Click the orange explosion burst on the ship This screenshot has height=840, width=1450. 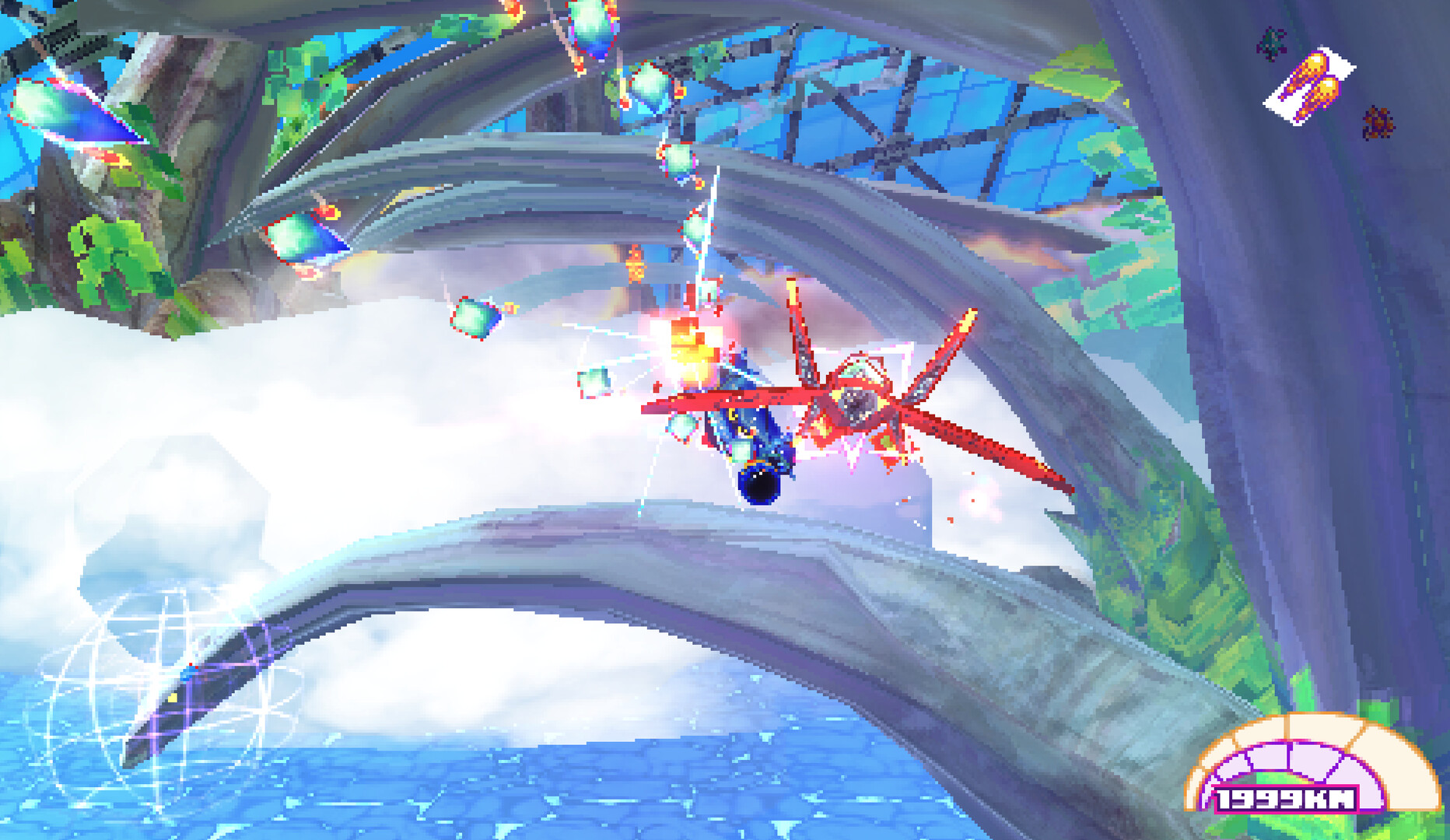[x=692, y=342]
